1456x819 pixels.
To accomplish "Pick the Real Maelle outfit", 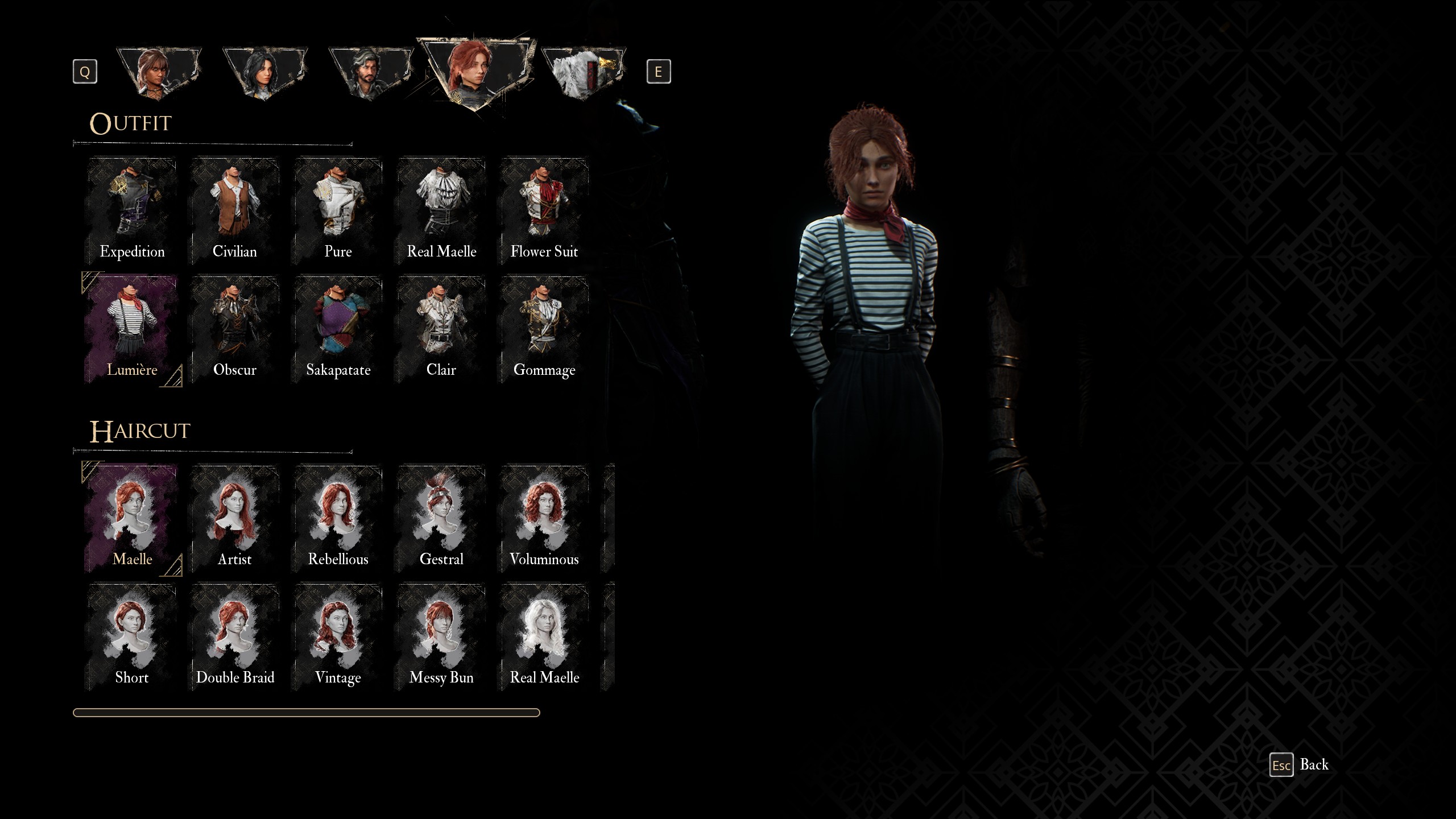I will pos(441,210).
